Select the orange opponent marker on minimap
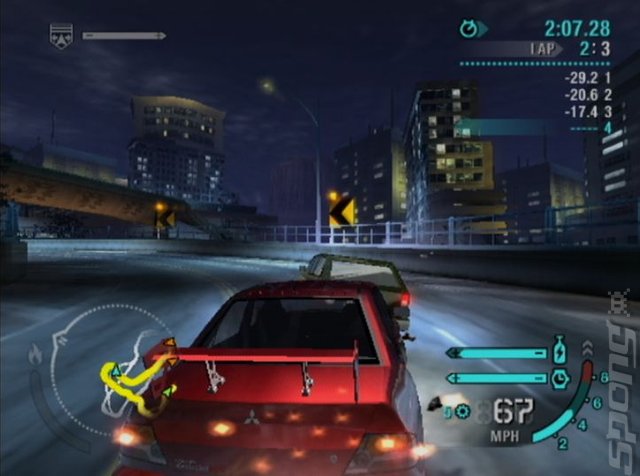The width and height of the screenshot is (640, 476). (170, 345)
